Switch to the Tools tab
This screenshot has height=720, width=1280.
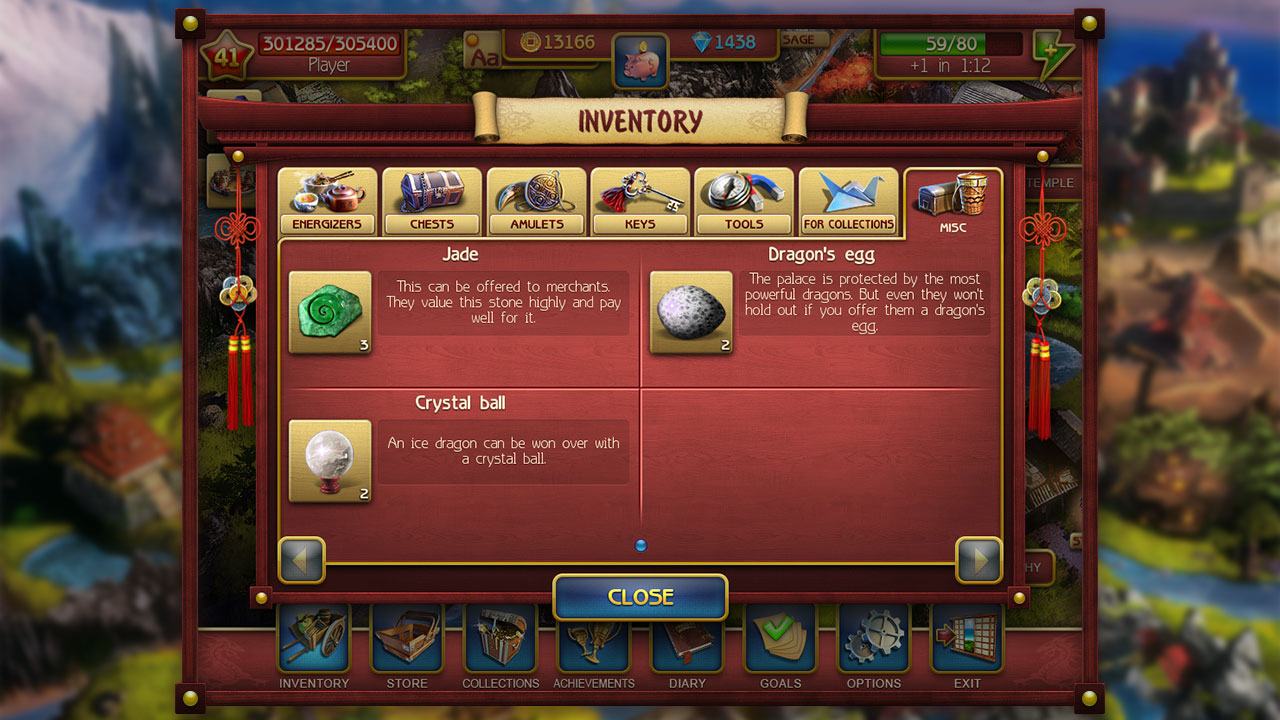744,202
